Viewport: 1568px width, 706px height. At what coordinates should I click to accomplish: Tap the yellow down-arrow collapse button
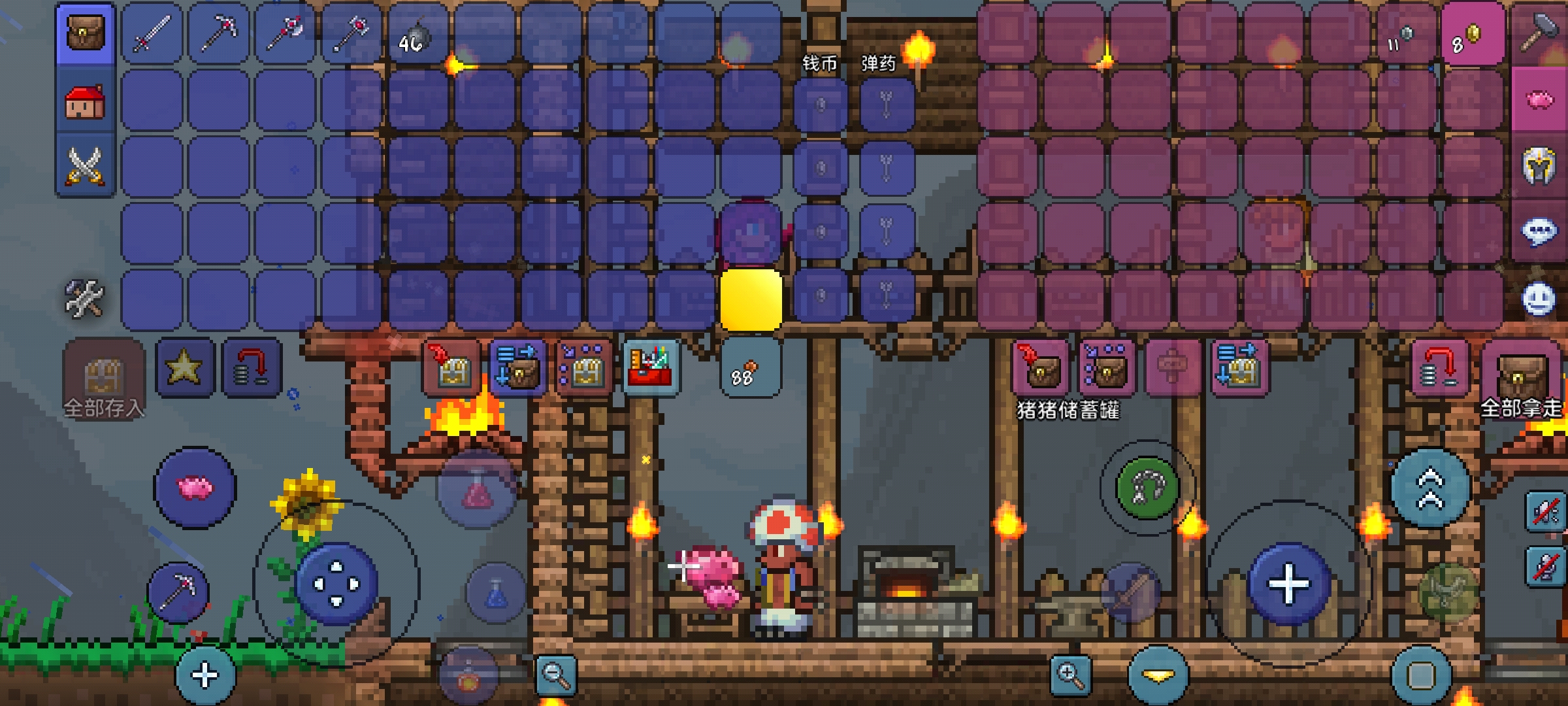(1158, 676)
